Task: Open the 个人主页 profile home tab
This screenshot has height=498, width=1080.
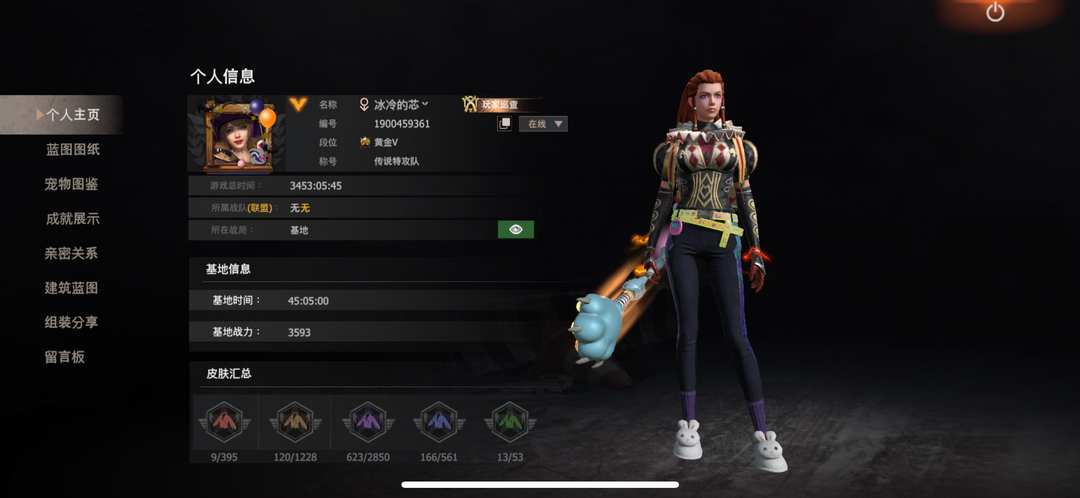Action: click(x=72, y=115)
